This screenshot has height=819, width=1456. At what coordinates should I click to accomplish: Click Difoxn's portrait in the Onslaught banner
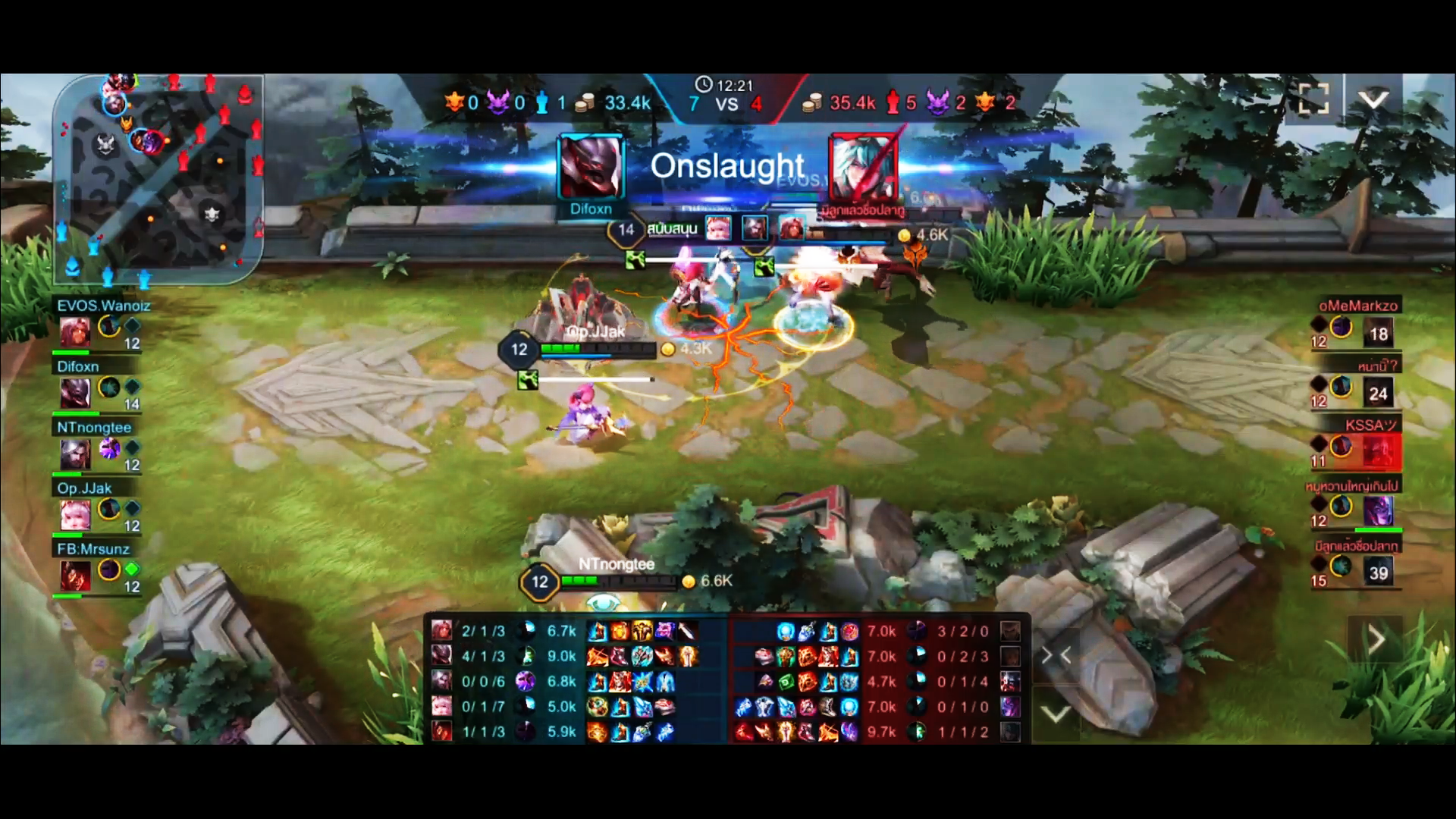click(x=590, y=168)
